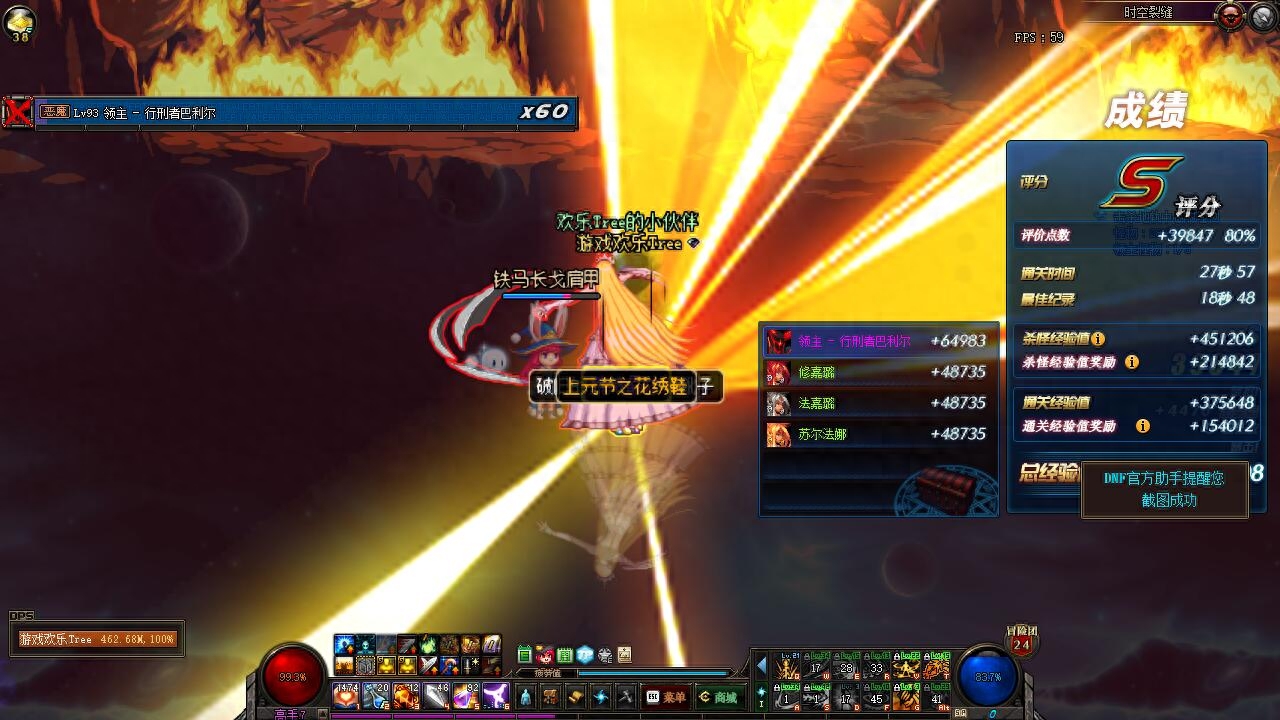Open the 商城 shop
1280x720 pixels.
click(720, 697)
